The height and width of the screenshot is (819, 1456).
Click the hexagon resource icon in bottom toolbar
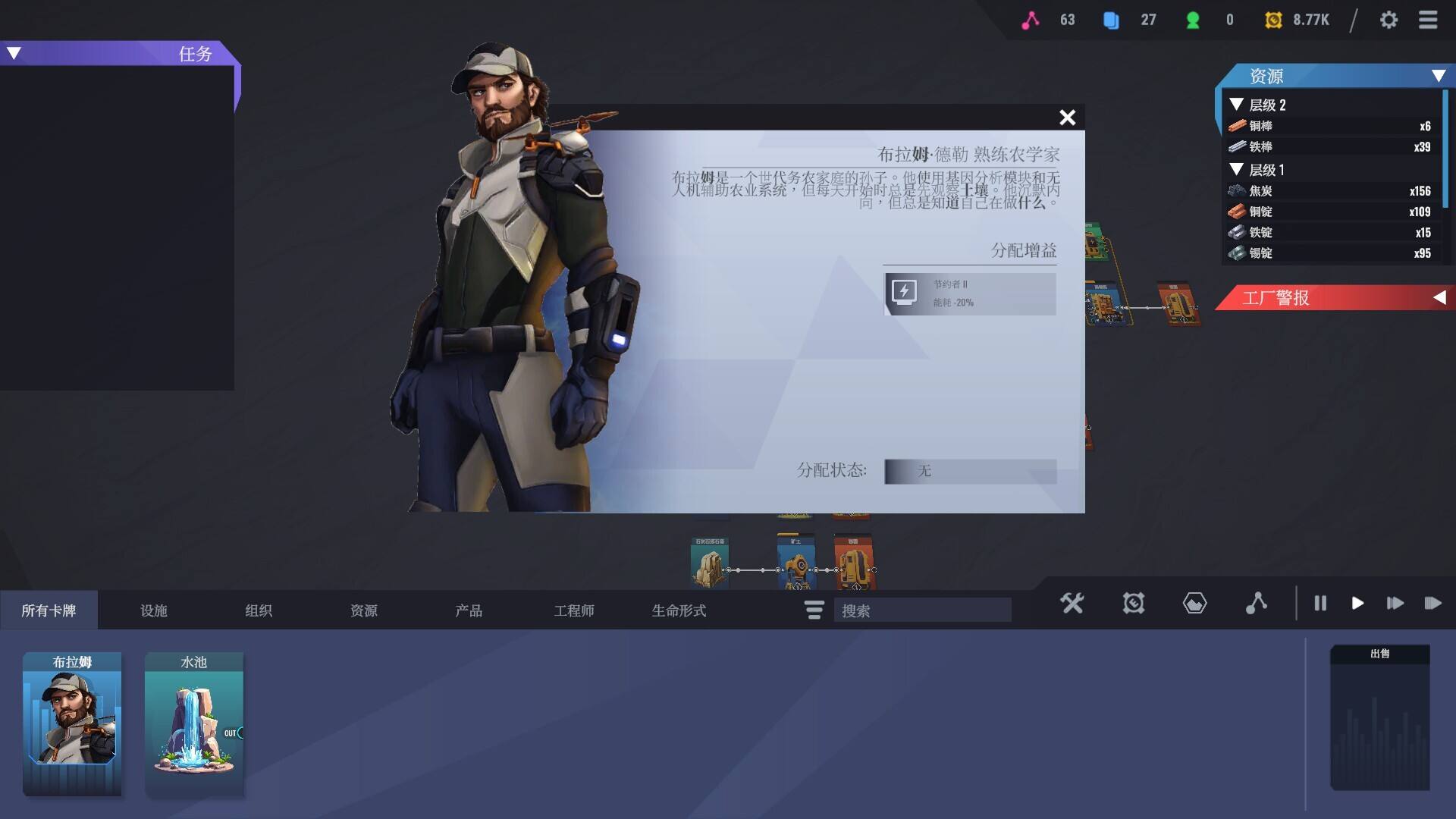(x=1194, y=604)
